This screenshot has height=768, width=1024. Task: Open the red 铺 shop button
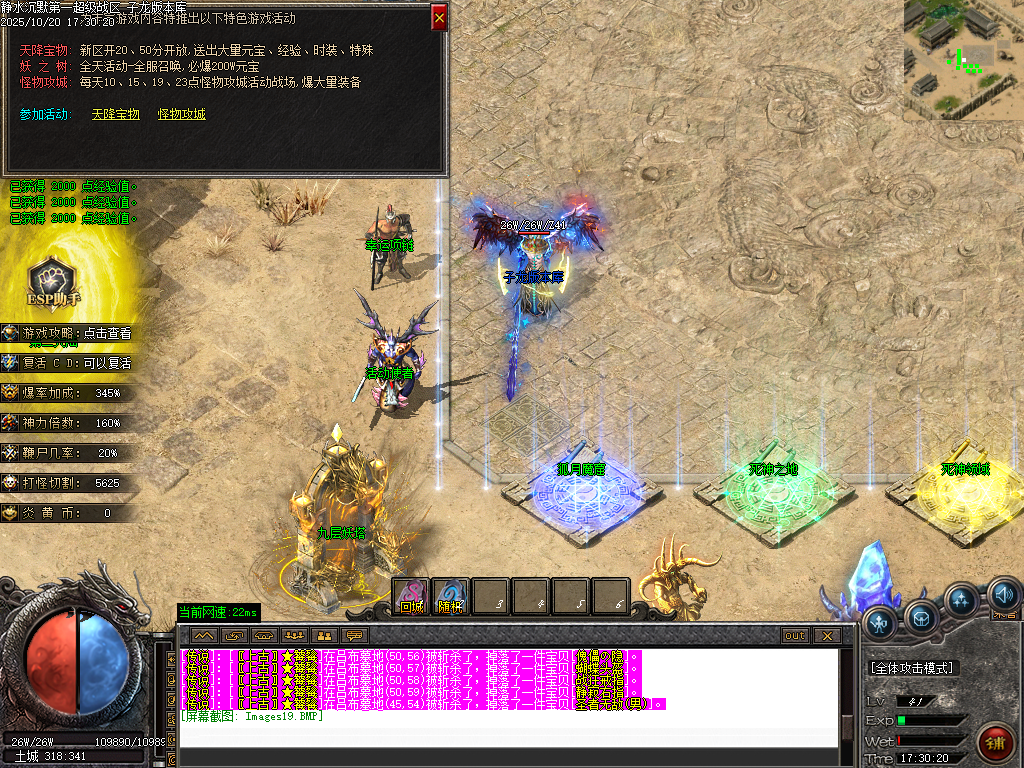tap(995, 741)
